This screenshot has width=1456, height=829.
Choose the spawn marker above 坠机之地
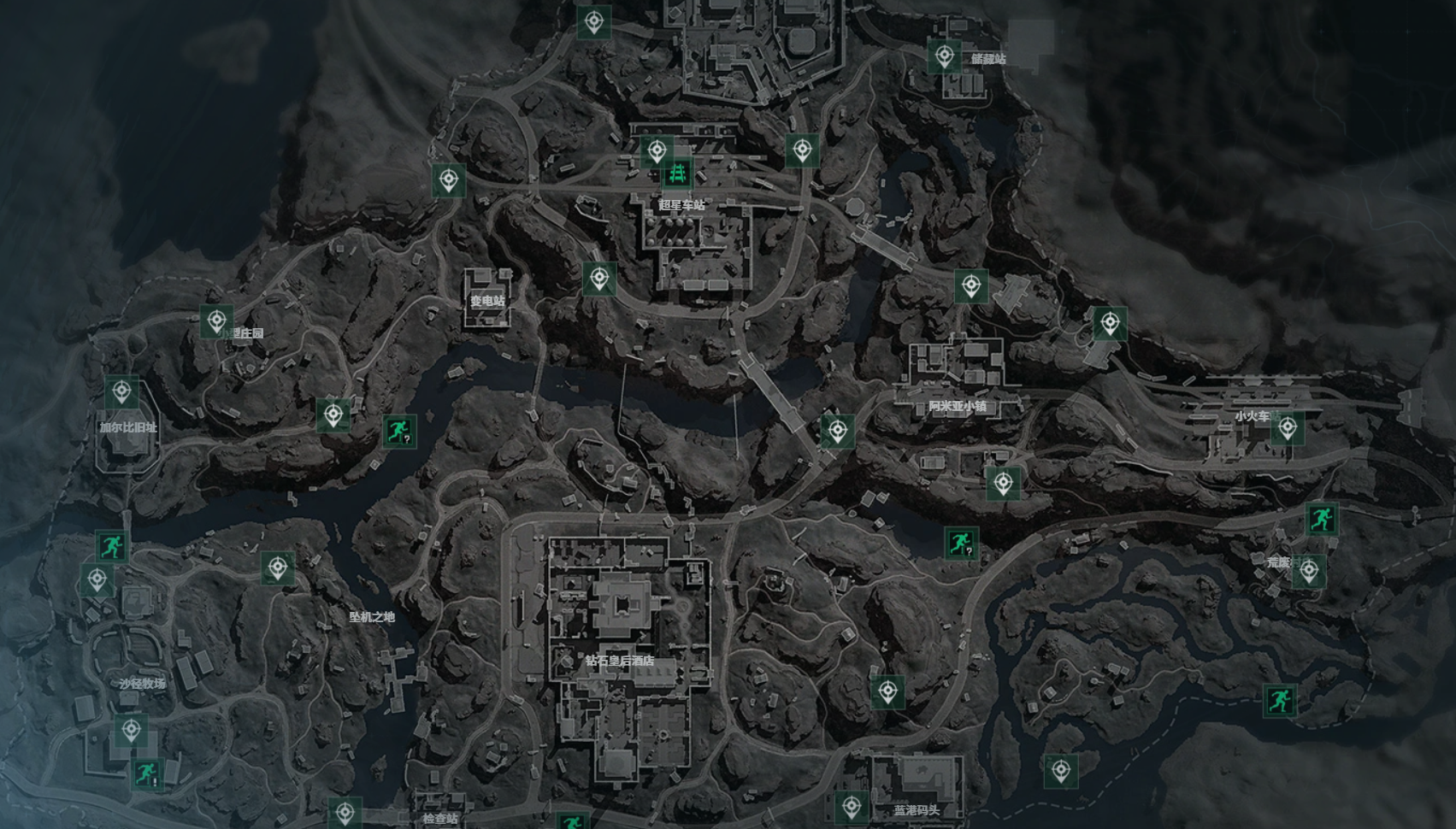pos(277,567)
